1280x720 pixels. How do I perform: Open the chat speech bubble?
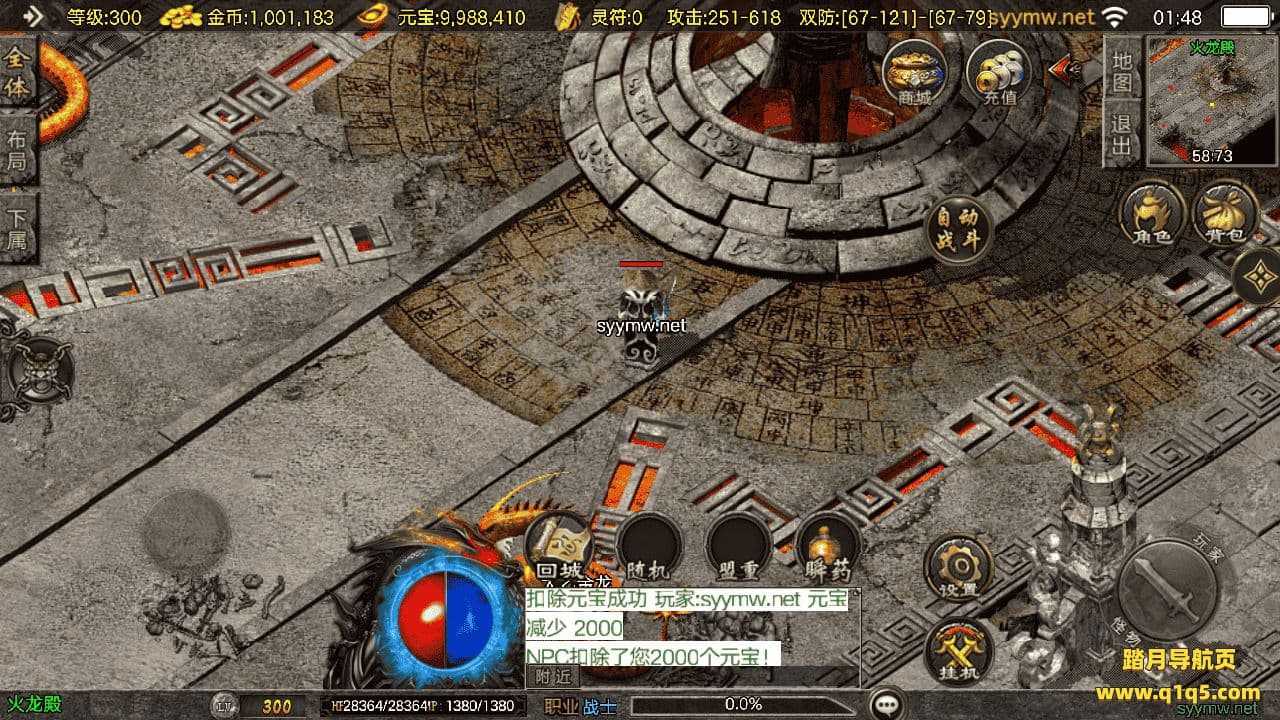(887, 705)
